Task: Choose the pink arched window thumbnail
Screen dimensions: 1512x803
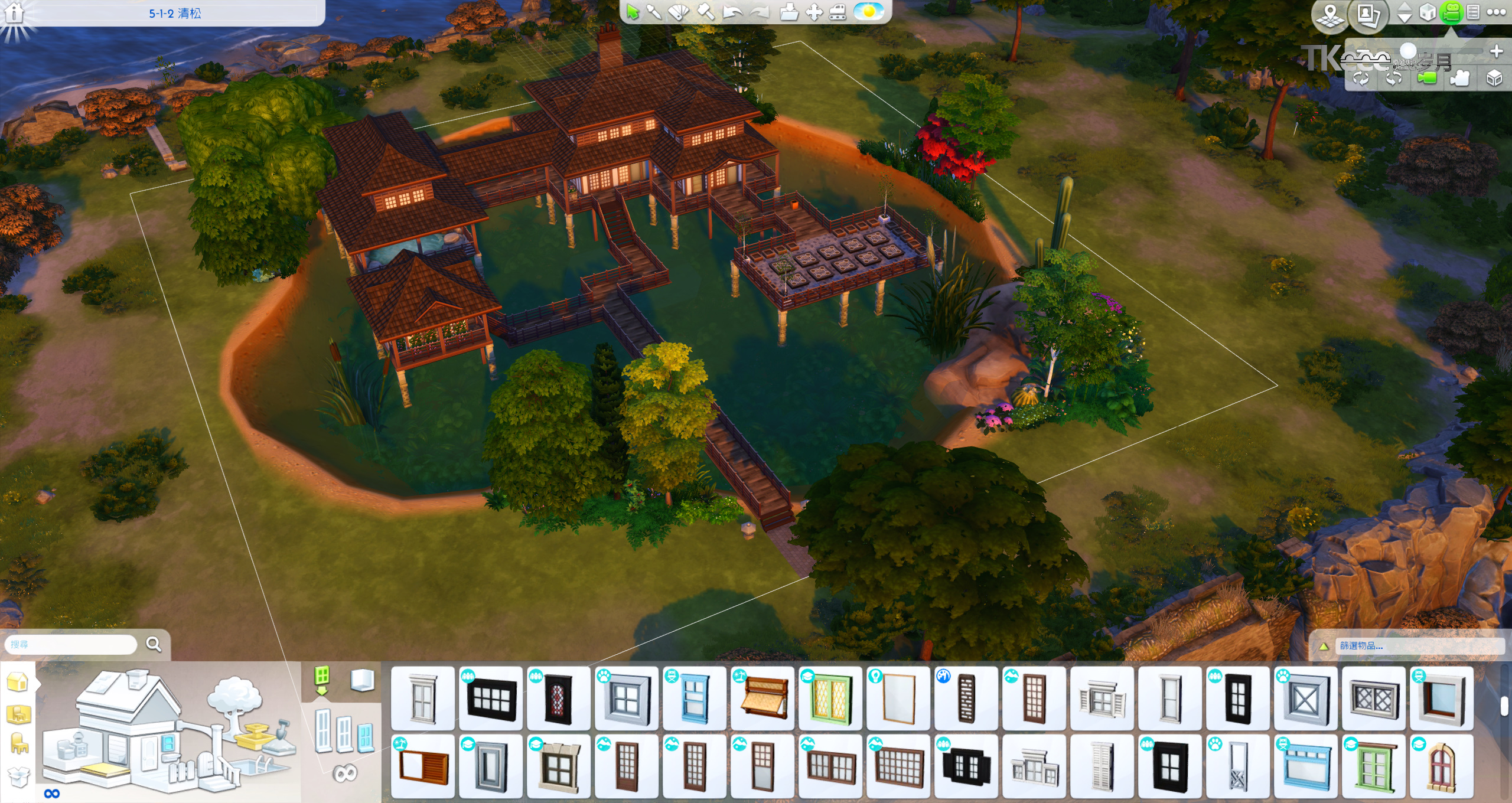Action: click(x=1441, y=766)
